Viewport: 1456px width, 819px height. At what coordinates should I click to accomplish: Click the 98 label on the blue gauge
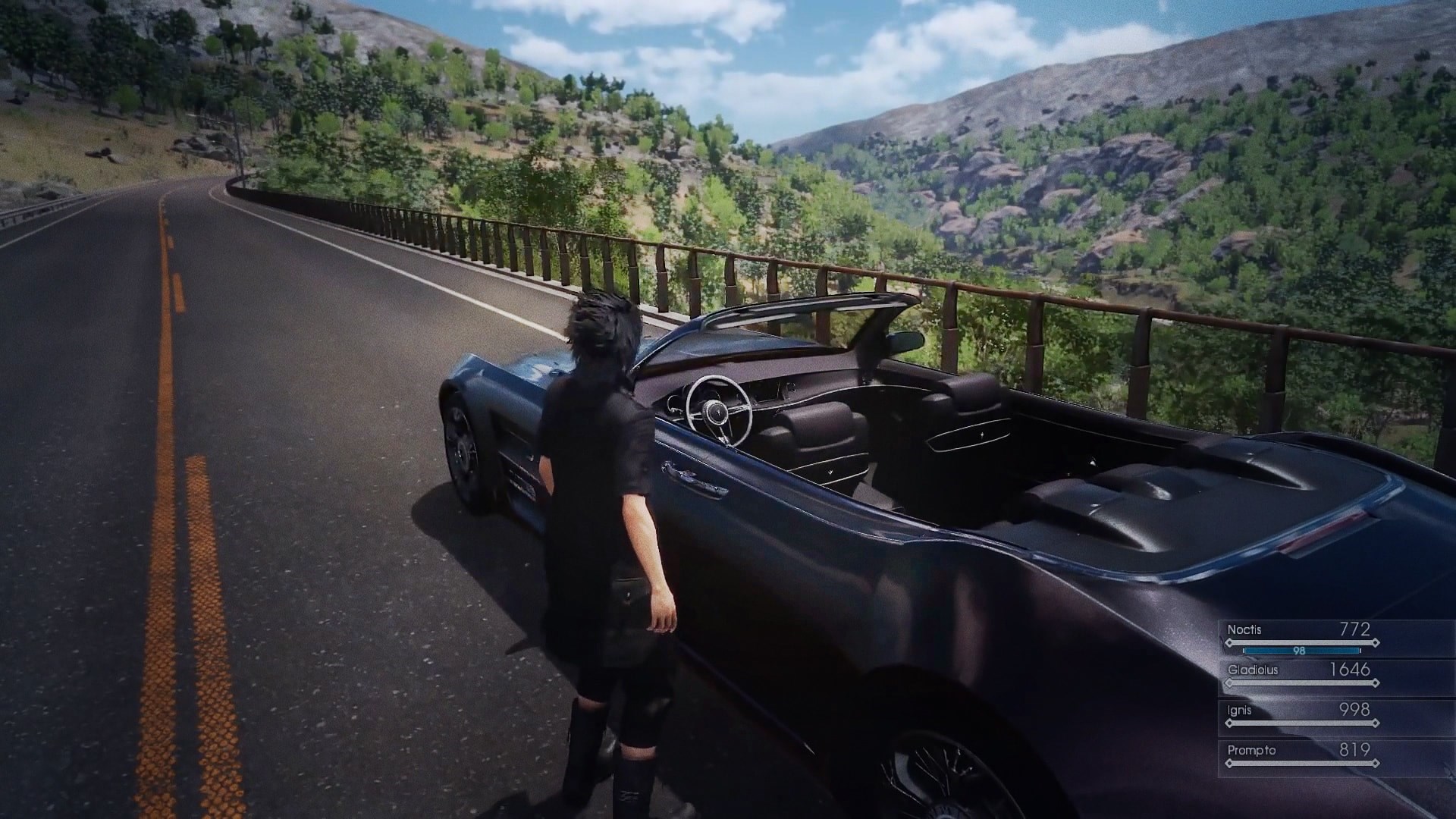coord(1300,651)
